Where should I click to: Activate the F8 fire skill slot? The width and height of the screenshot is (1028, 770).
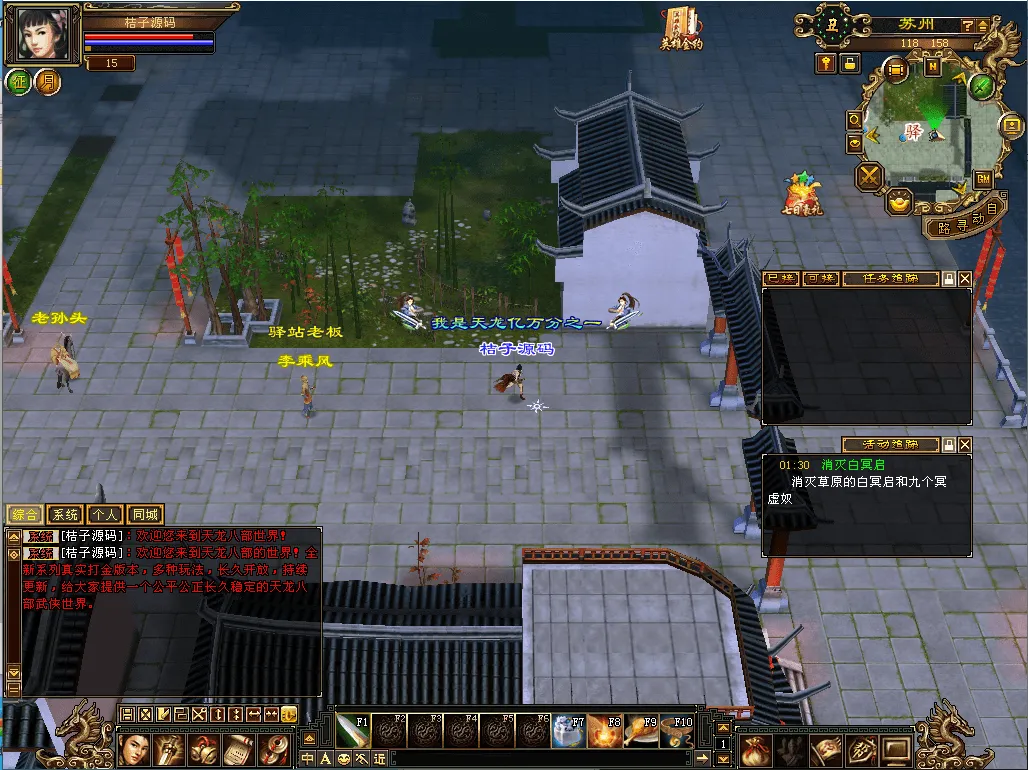point(606,730)
